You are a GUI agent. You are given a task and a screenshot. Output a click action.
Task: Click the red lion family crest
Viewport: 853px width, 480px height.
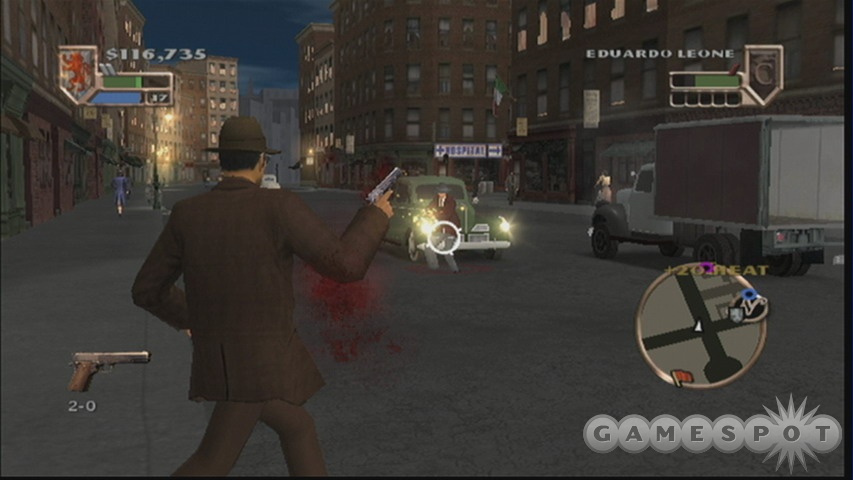(x=76, y=72)
